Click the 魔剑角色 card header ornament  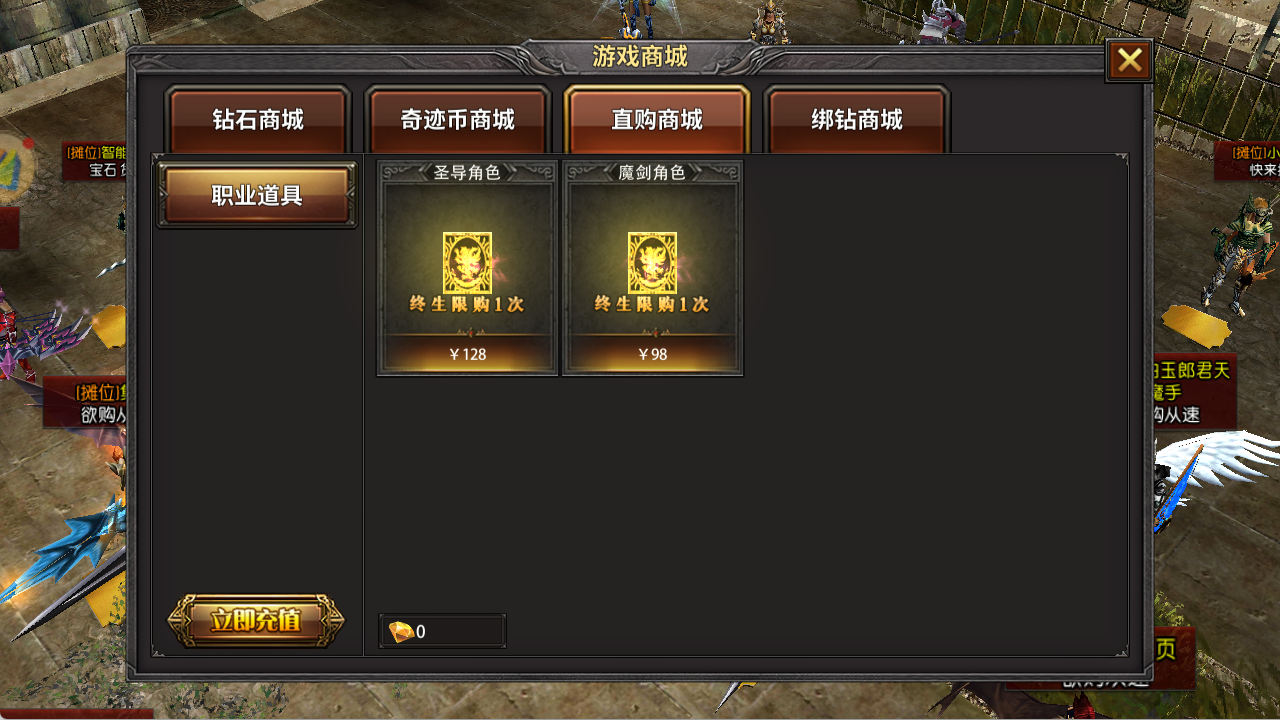point(653,170)
